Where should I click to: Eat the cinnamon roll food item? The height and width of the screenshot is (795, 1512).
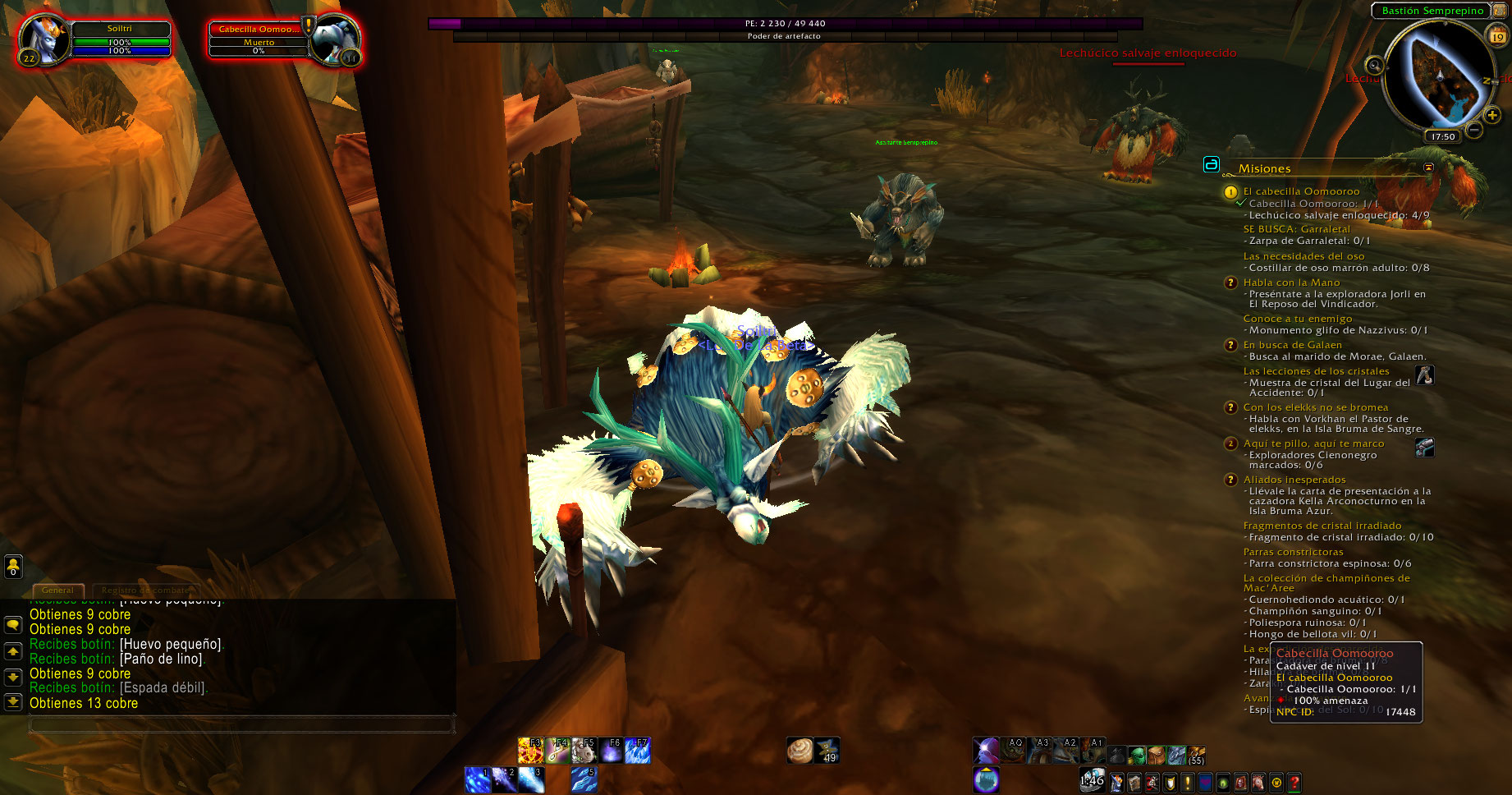pyautogui.click(x=800, y=751)
